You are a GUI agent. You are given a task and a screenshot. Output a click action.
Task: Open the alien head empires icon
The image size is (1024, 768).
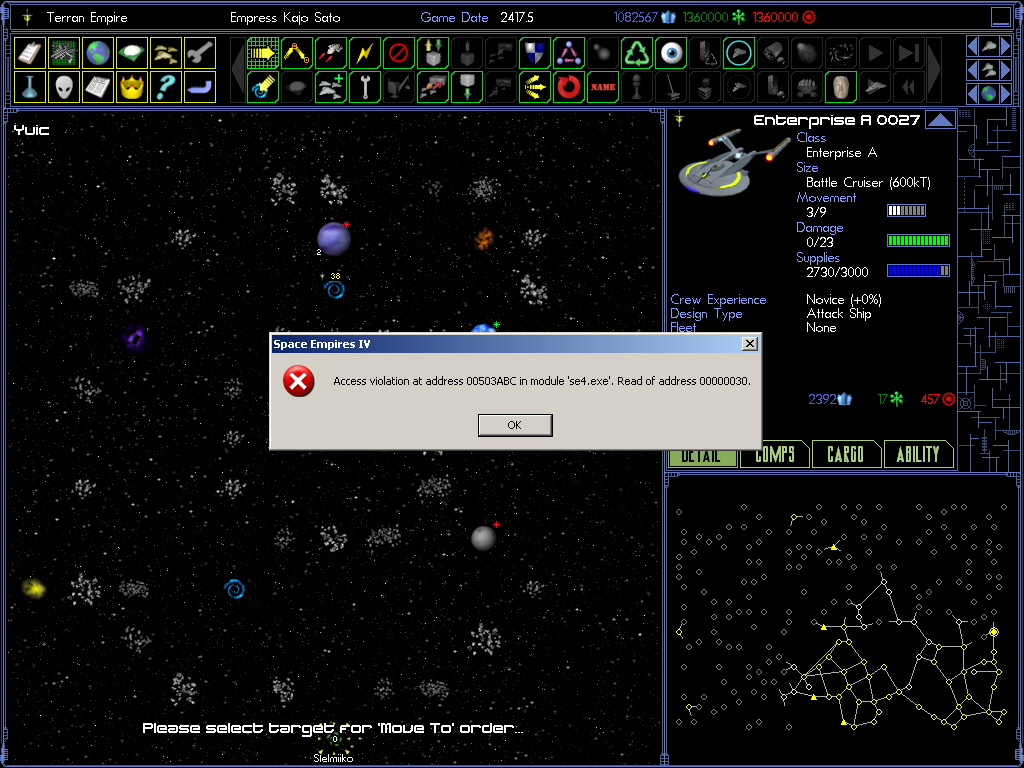(63, 87)
